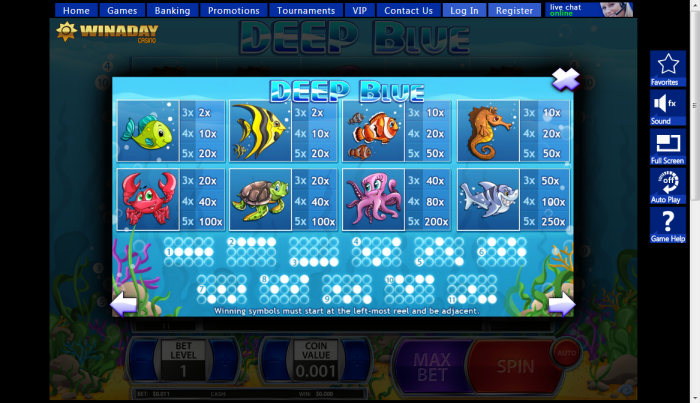700x403 pixels.
Task: Open the Register page
Action: coord(514,11)
